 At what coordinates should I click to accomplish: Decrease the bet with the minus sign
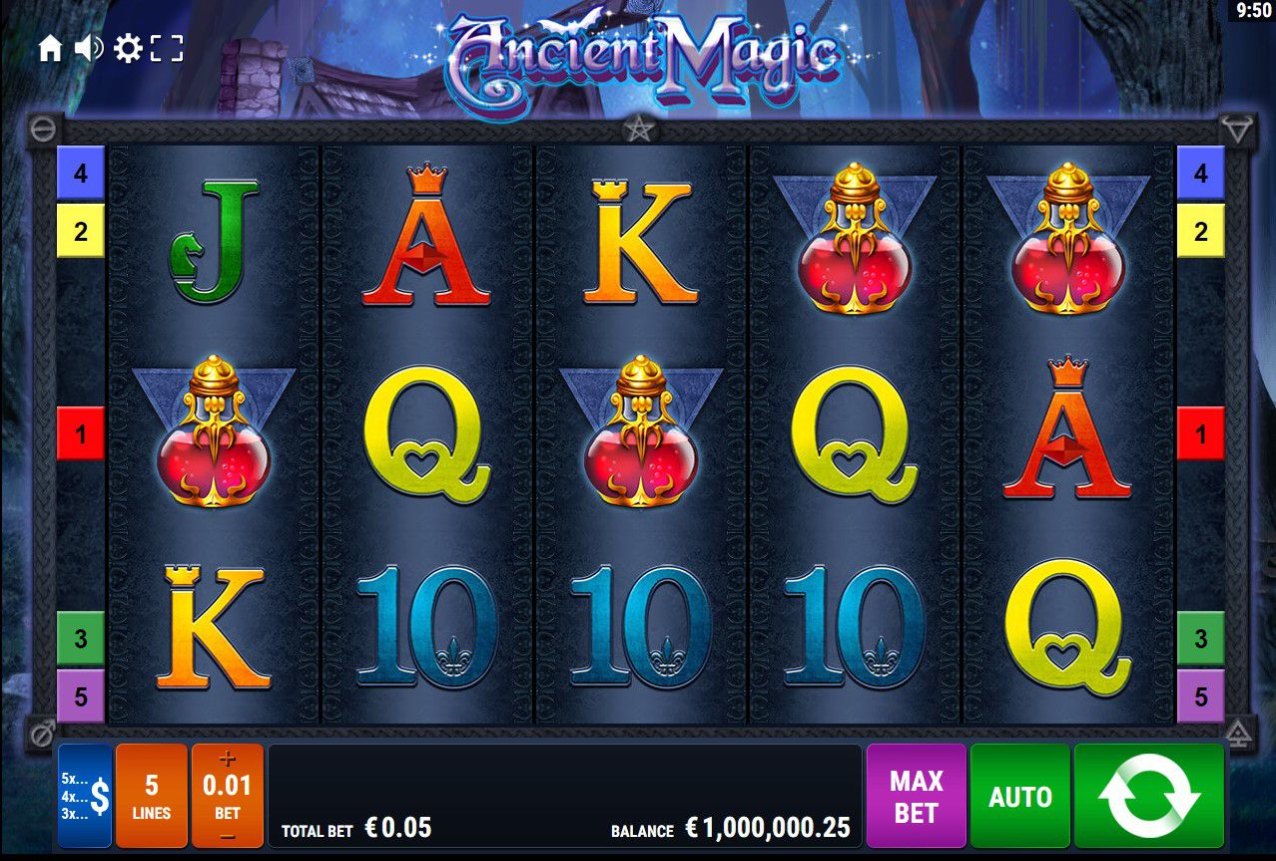click(227, 835)
